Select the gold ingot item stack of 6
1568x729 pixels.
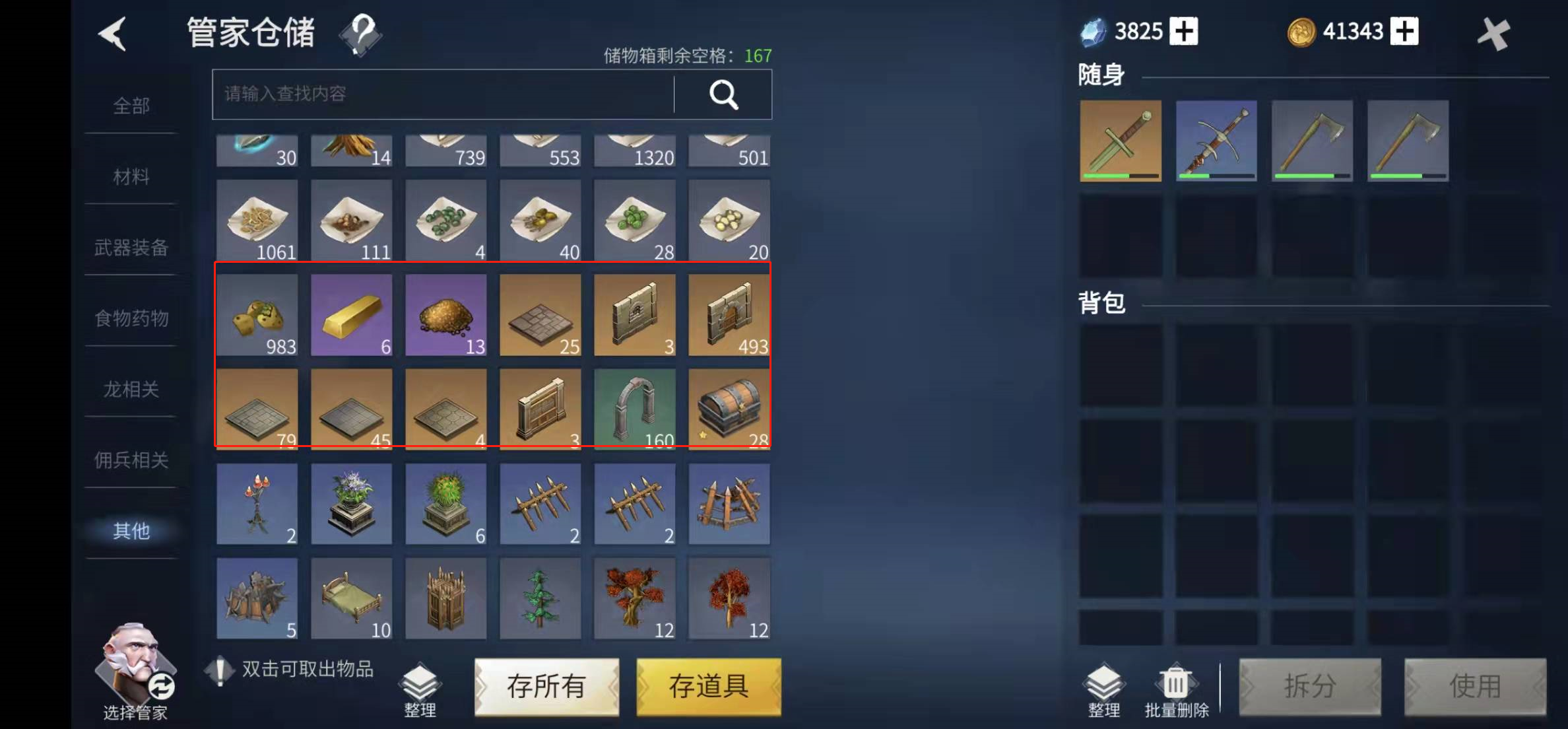(351, 314)
